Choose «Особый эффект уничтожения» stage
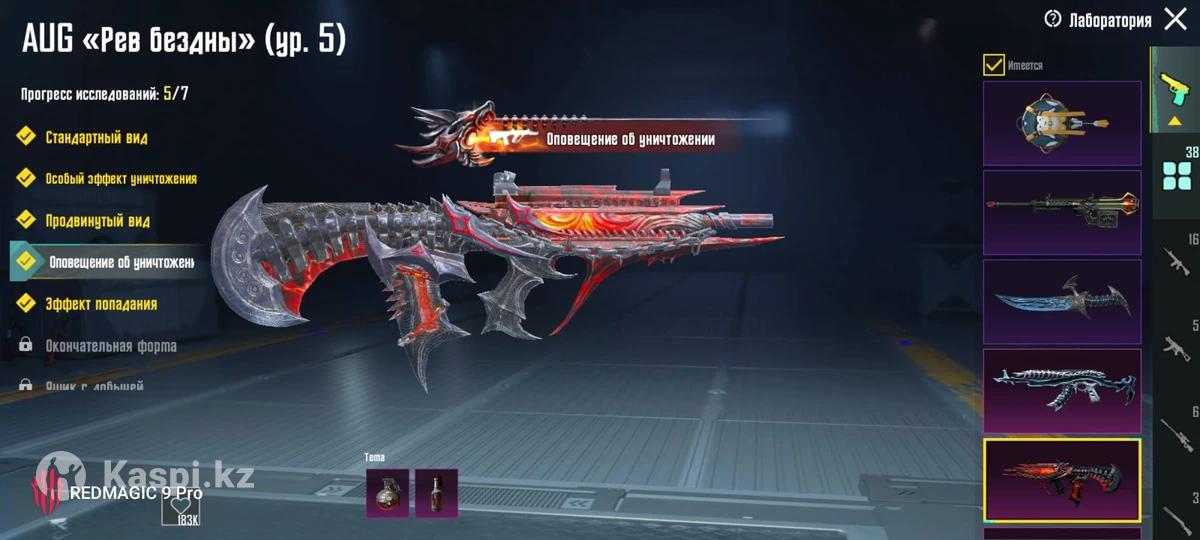 [120, 179]
